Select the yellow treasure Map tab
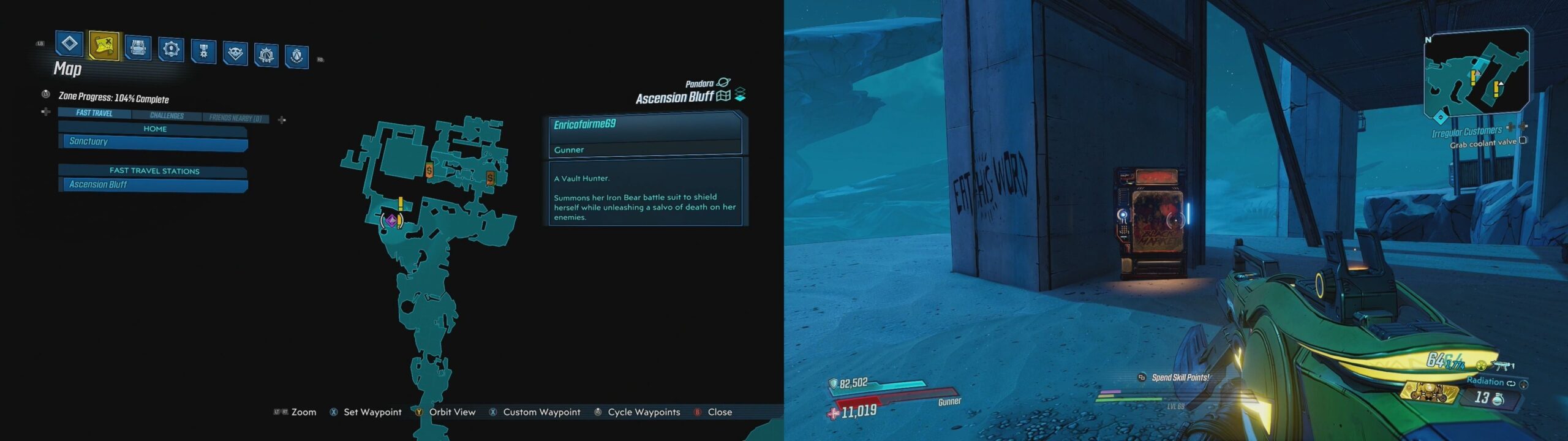This screenshot has height=441, width=1568. point(104,45)
